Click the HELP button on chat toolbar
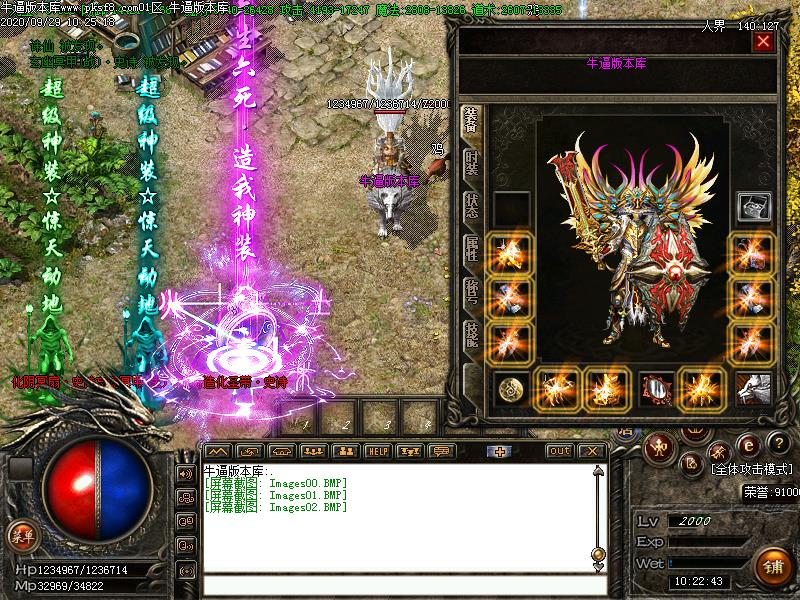Image resolution: width=800 pixels, height=600 pixels. [377, 451]
